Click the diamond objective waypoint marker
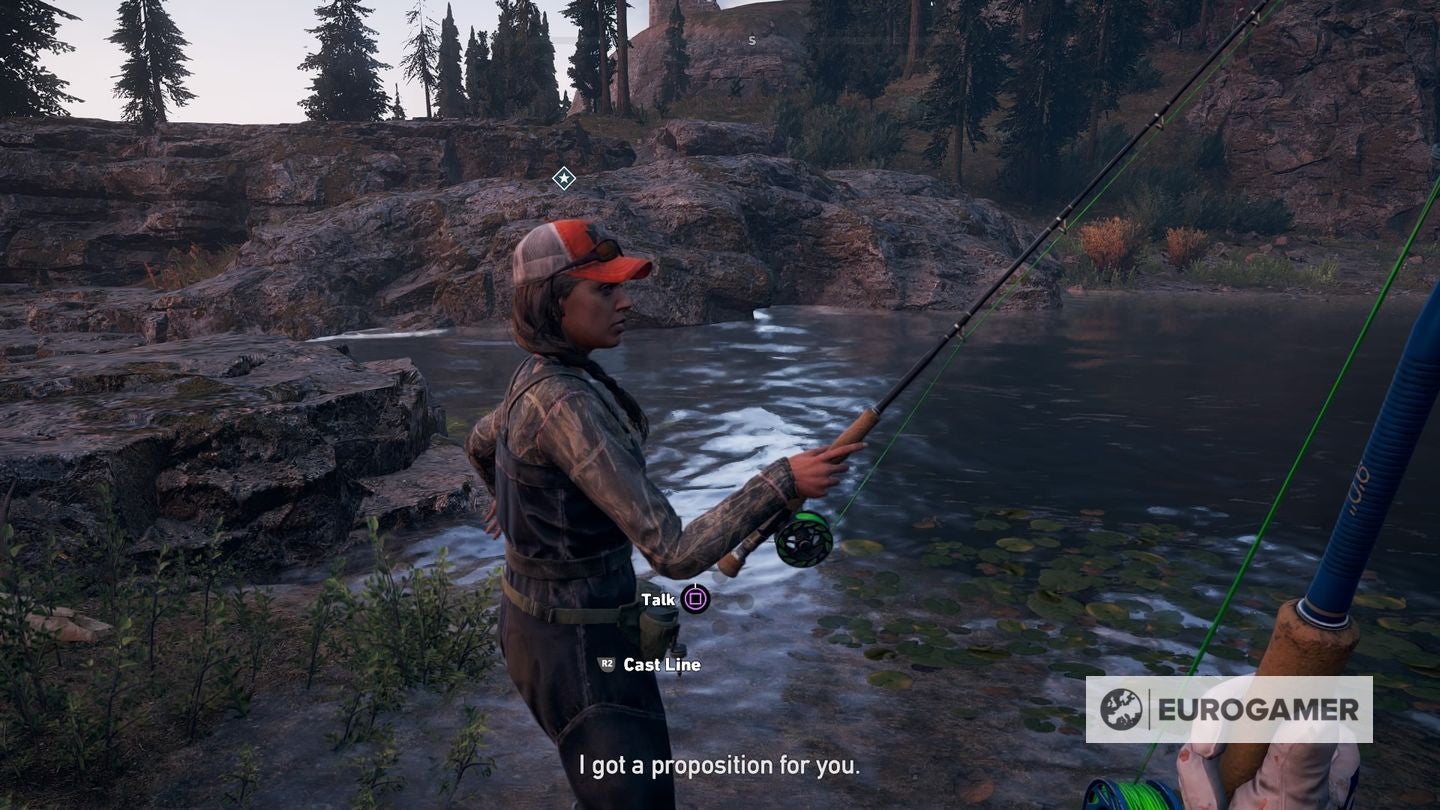Image resolution: width=1440 pixels, height=810 pixels. tap(562, 177)
